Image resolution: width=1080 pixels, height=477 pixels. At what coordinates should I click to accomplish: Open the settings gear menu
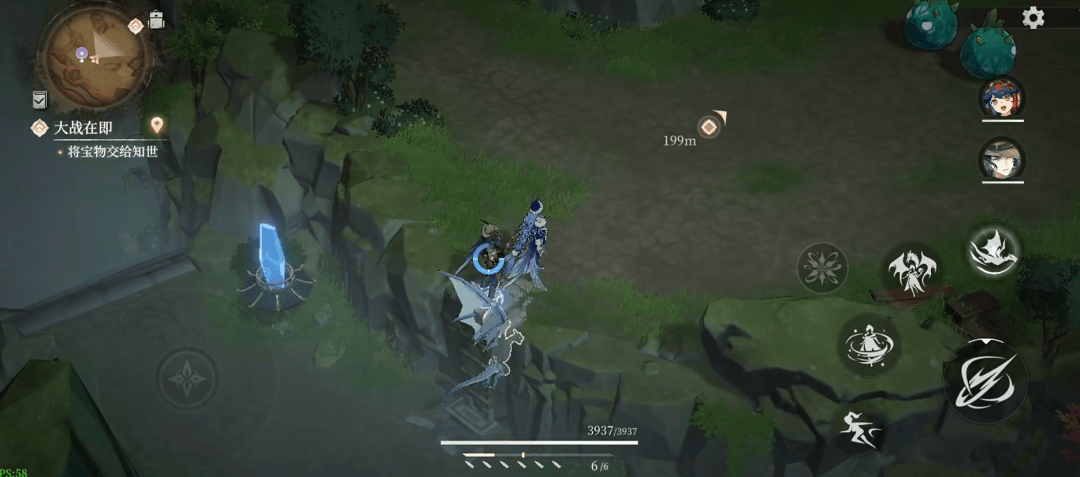pos(1033,17)
